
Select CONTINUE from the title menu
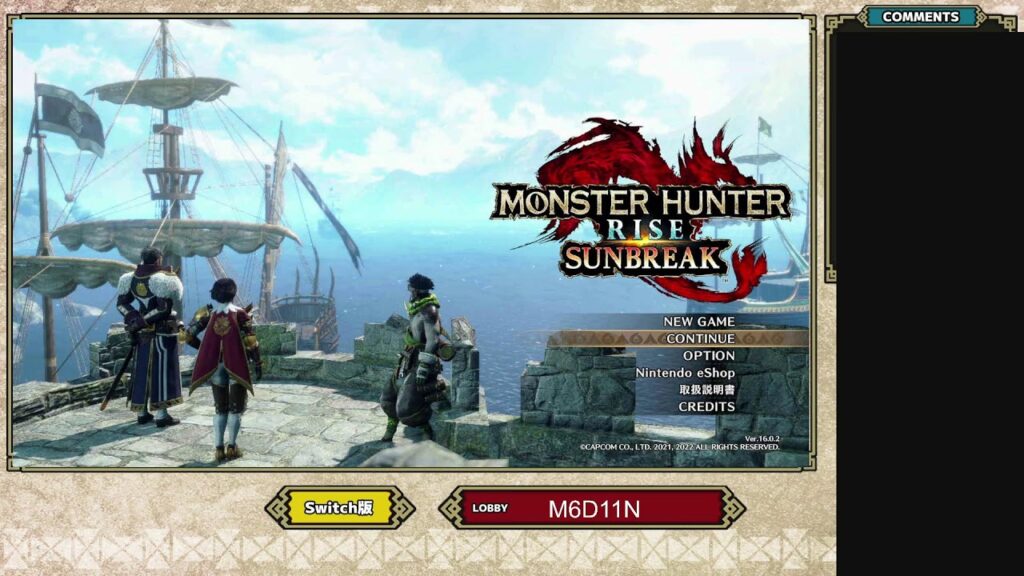click(x=700, y=338)
